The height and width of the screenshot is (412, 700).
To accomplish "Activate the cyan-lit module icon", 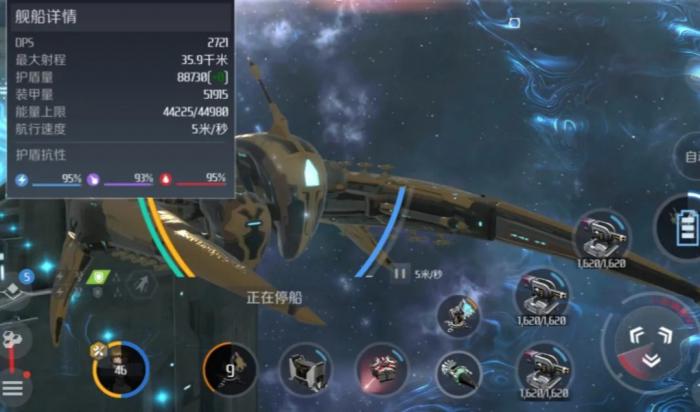I will tap(459, 314).
